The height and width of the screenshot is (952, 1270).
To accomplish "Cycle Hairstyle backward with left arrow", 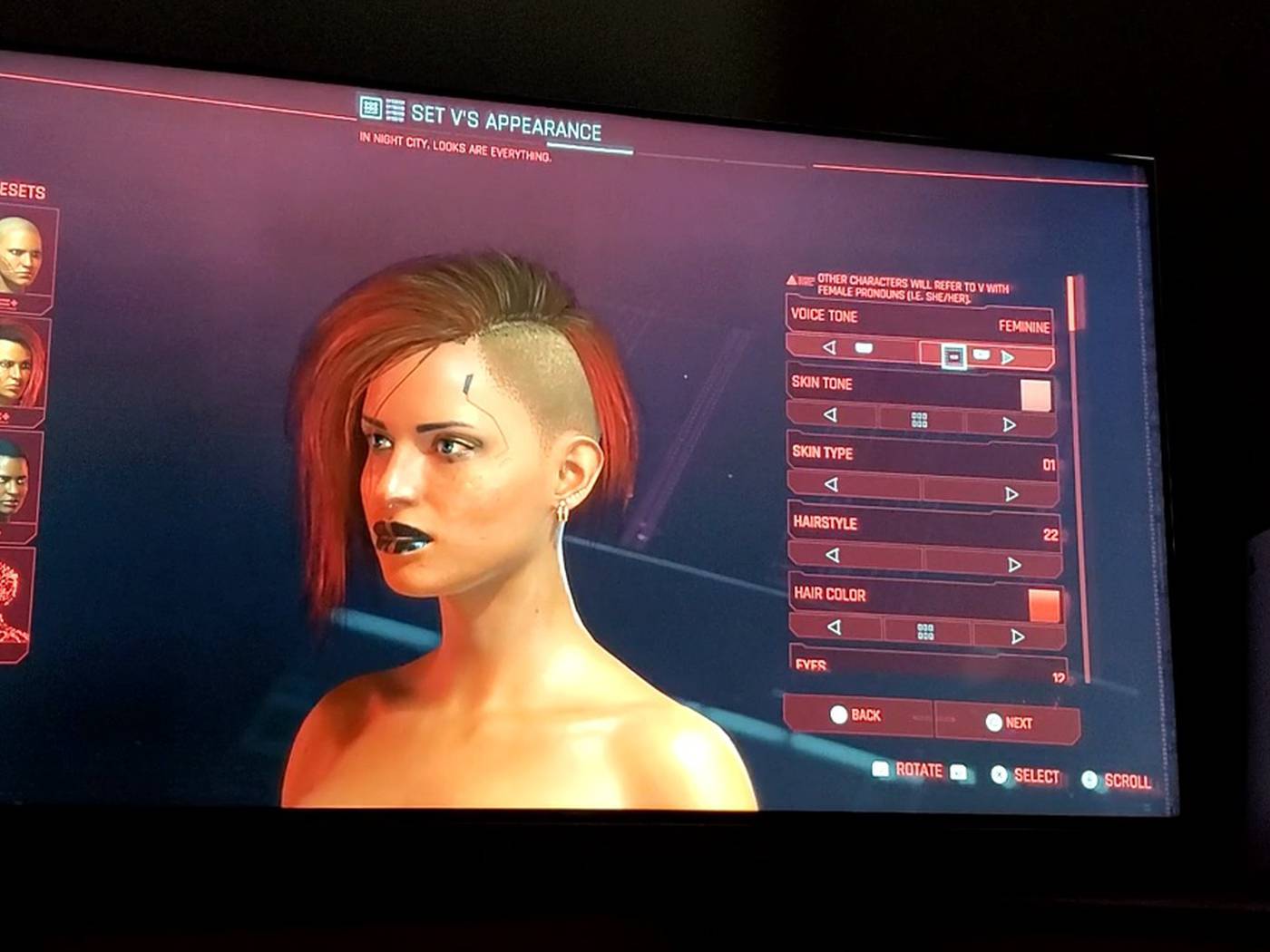I will [832, 555].
